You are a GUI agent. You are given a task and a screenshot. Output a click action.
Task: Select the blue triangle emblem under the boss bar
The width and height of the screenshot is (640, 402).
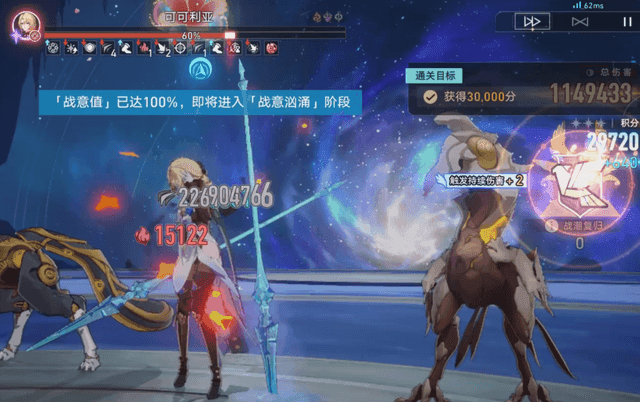[x=197, y=70]
